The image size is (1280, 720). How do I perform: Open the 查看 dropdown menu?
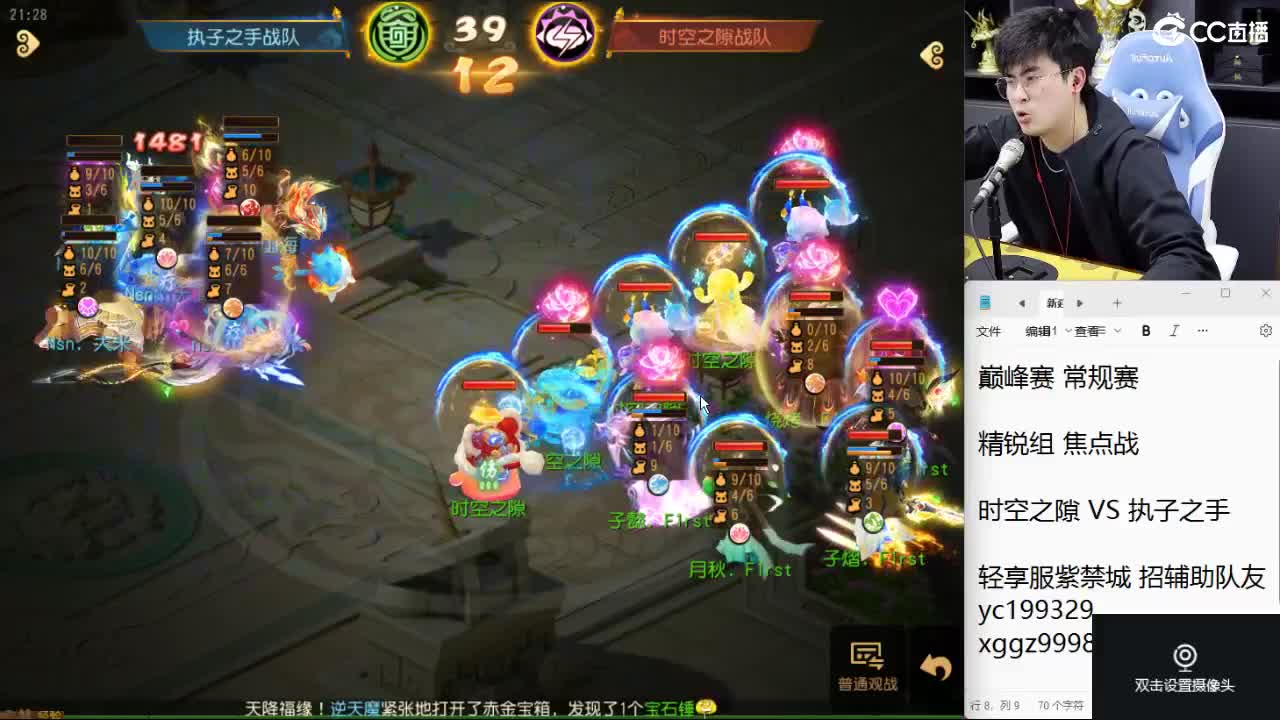coord(1089,330)
